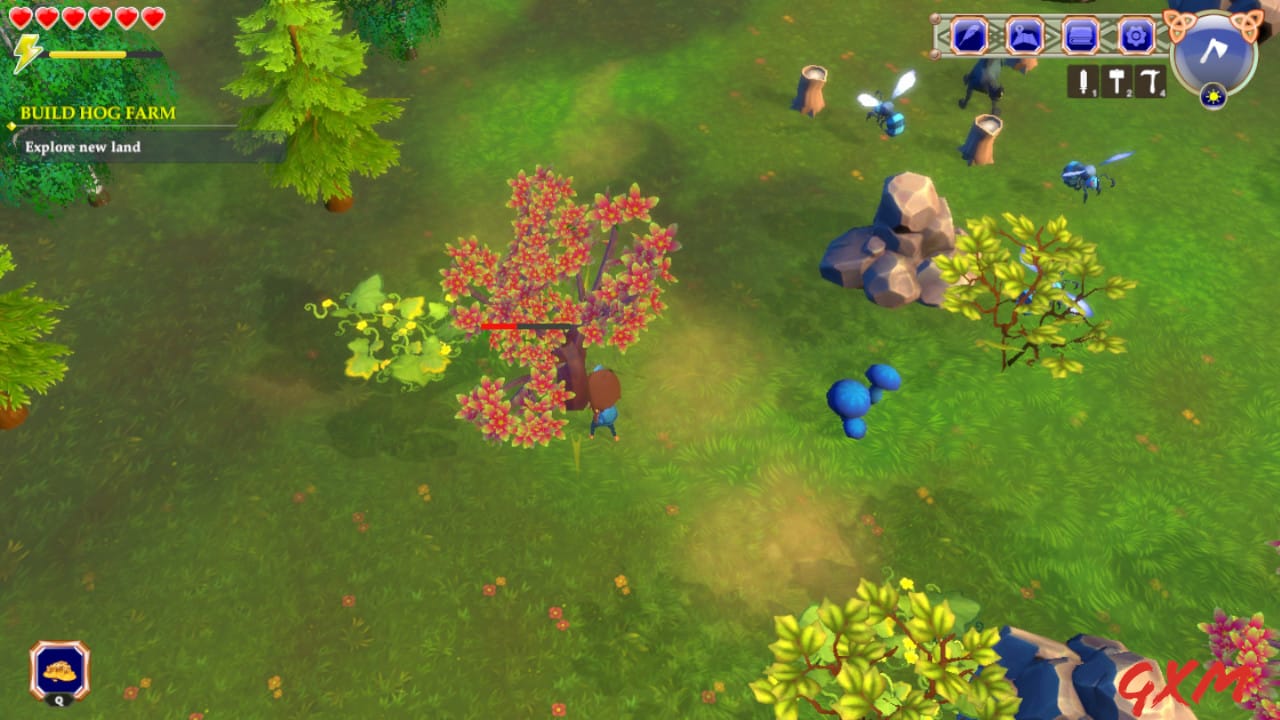Open the inventory icon beside the map button

[x=1079, y=36]
